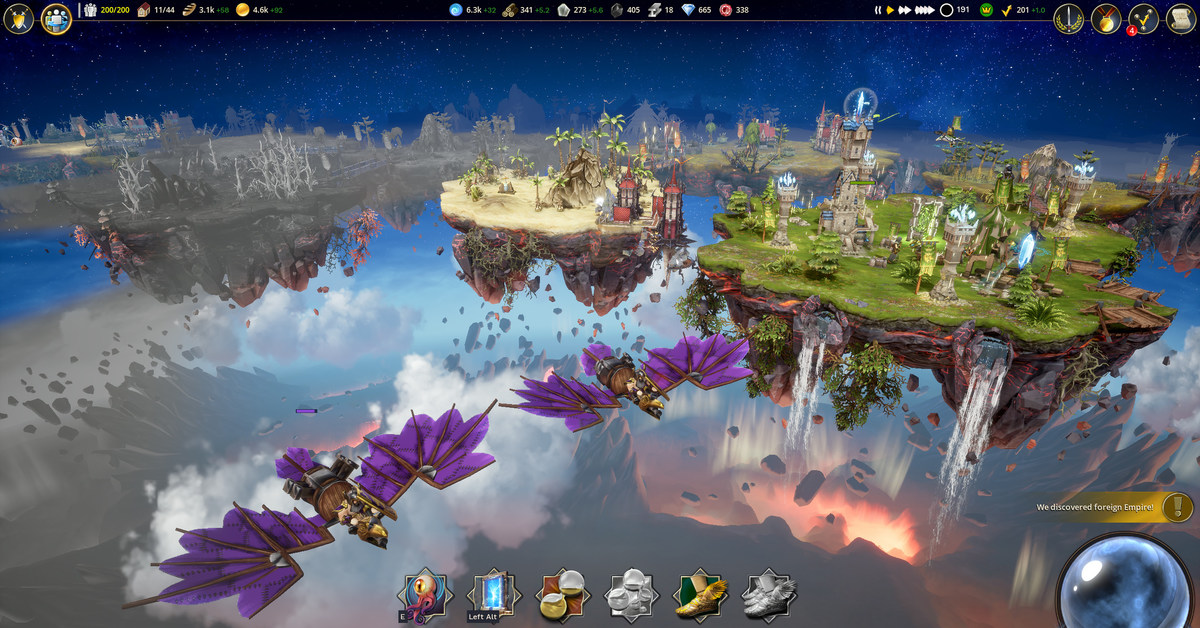Select the greyed-out silver winged boot ability
1200x628 pixels.
769,596
